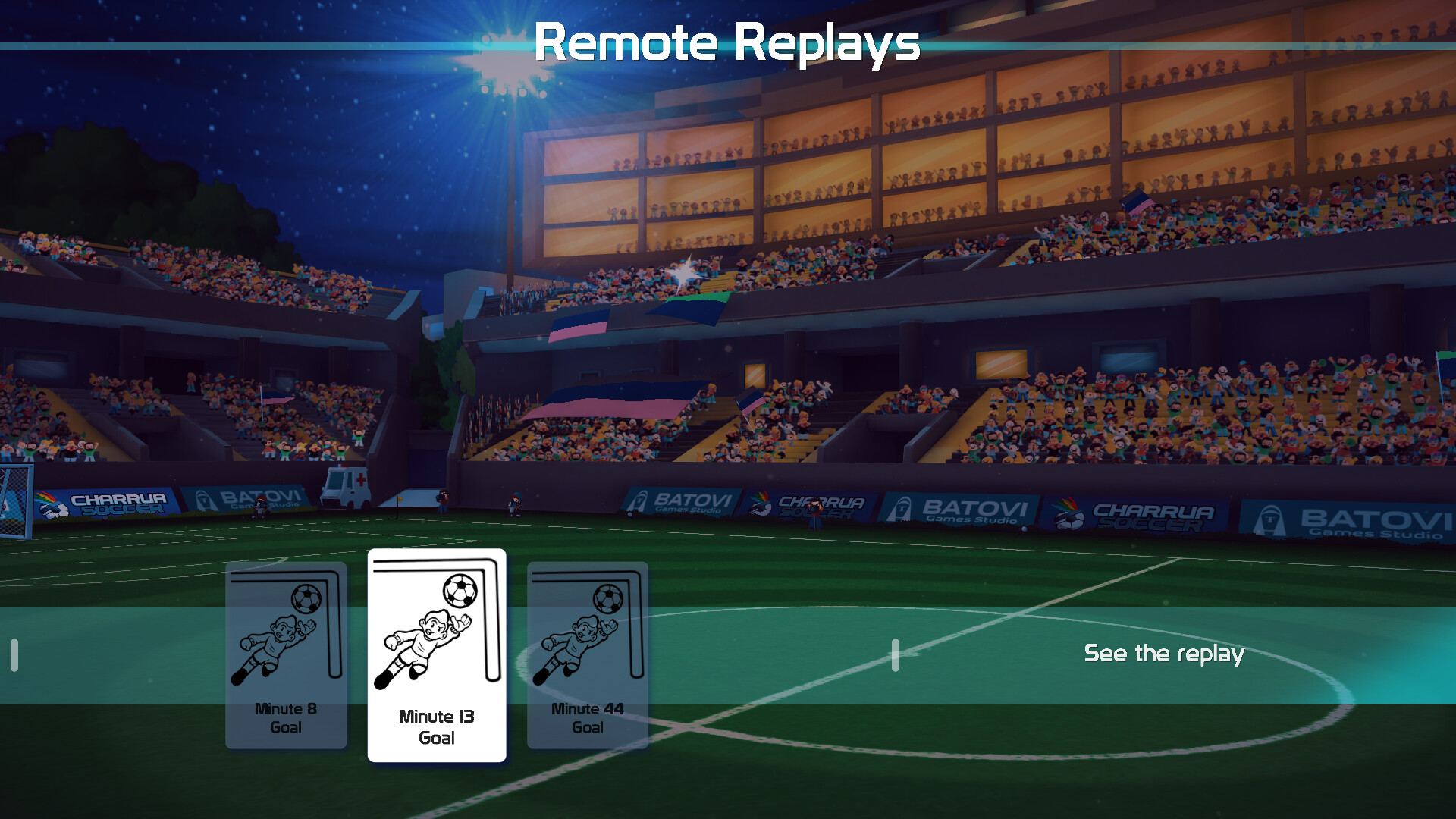Viewport: 1456px width, 819px height.
Task: Select the Goal label under Minute 13
Action: (x=437, y=738)
